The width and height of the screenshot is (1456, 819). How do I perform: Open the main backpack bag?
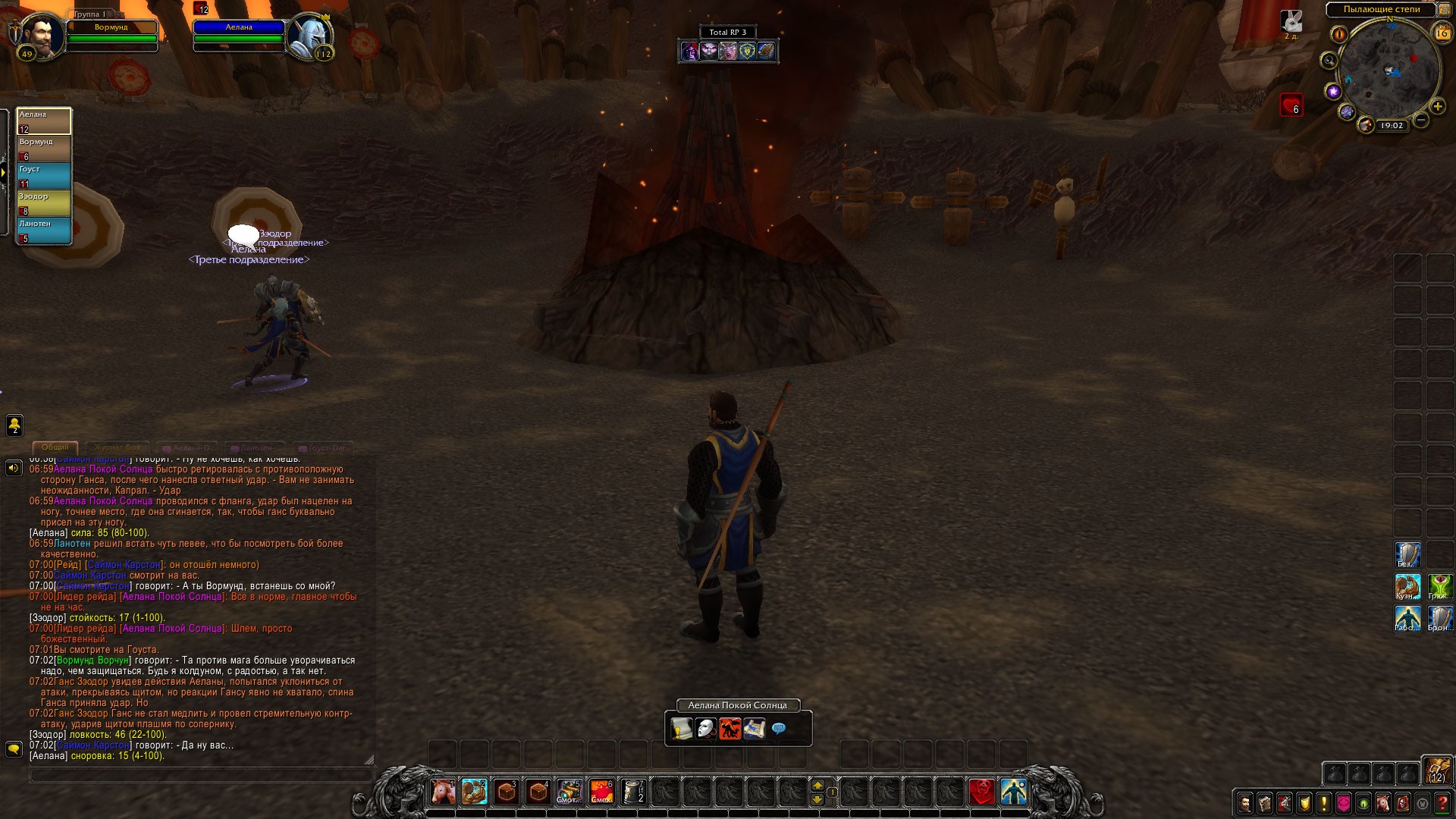click(x=1437, y=770)
